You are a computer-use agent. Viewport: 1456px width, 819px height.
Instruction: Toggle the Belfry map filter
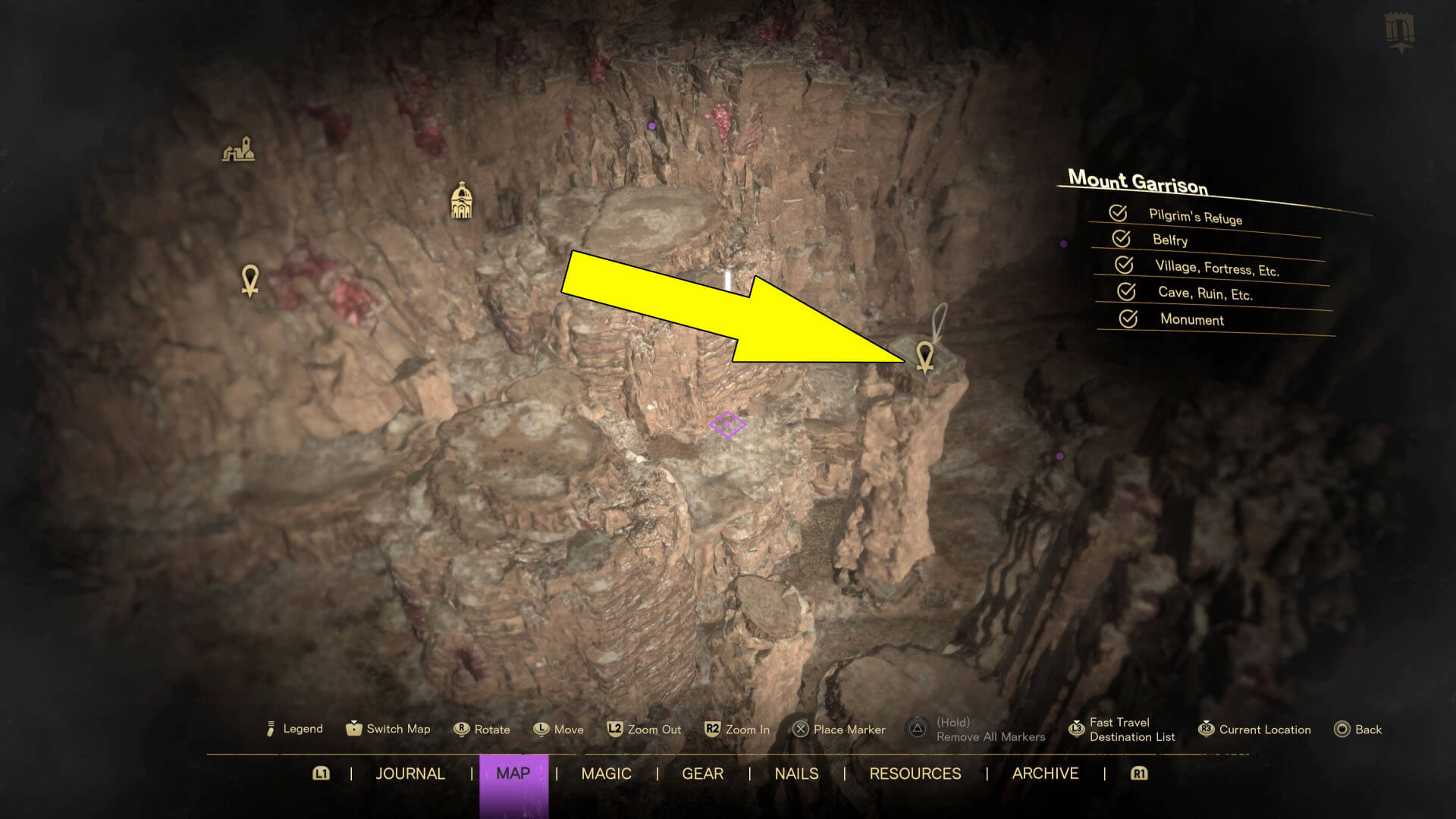[1121, 239]
